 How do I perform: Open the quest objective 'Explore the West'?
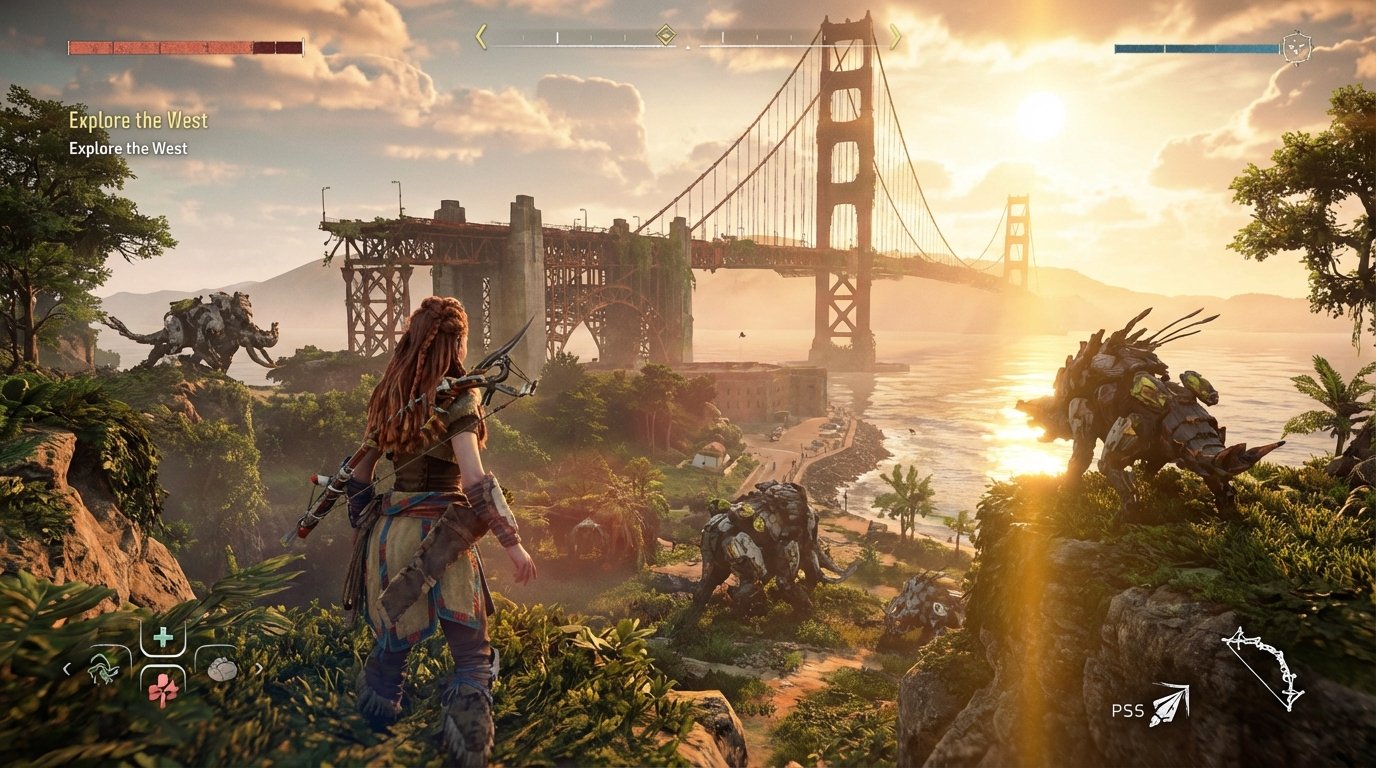tap(138, 120)
